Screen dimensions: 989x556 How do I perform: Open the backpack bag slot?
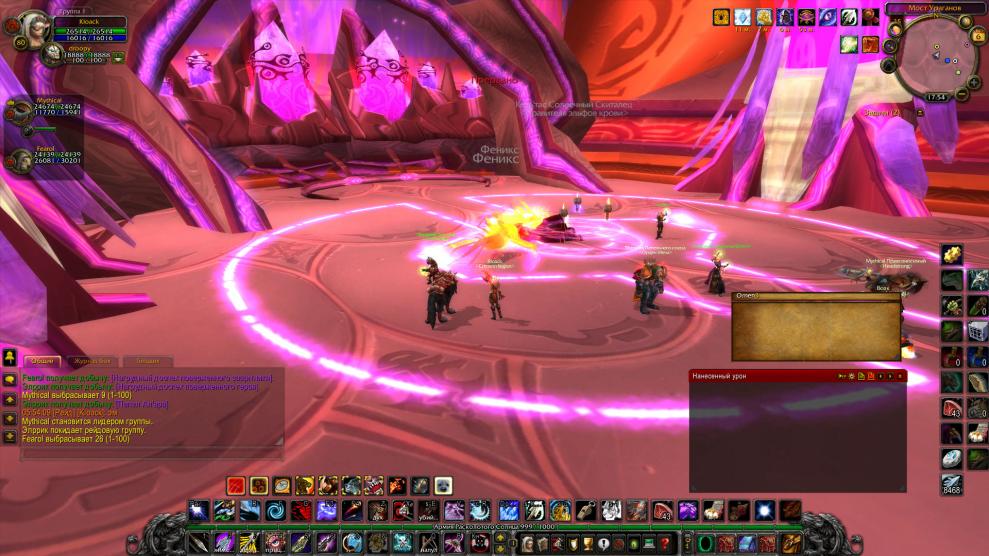[789, 543]
